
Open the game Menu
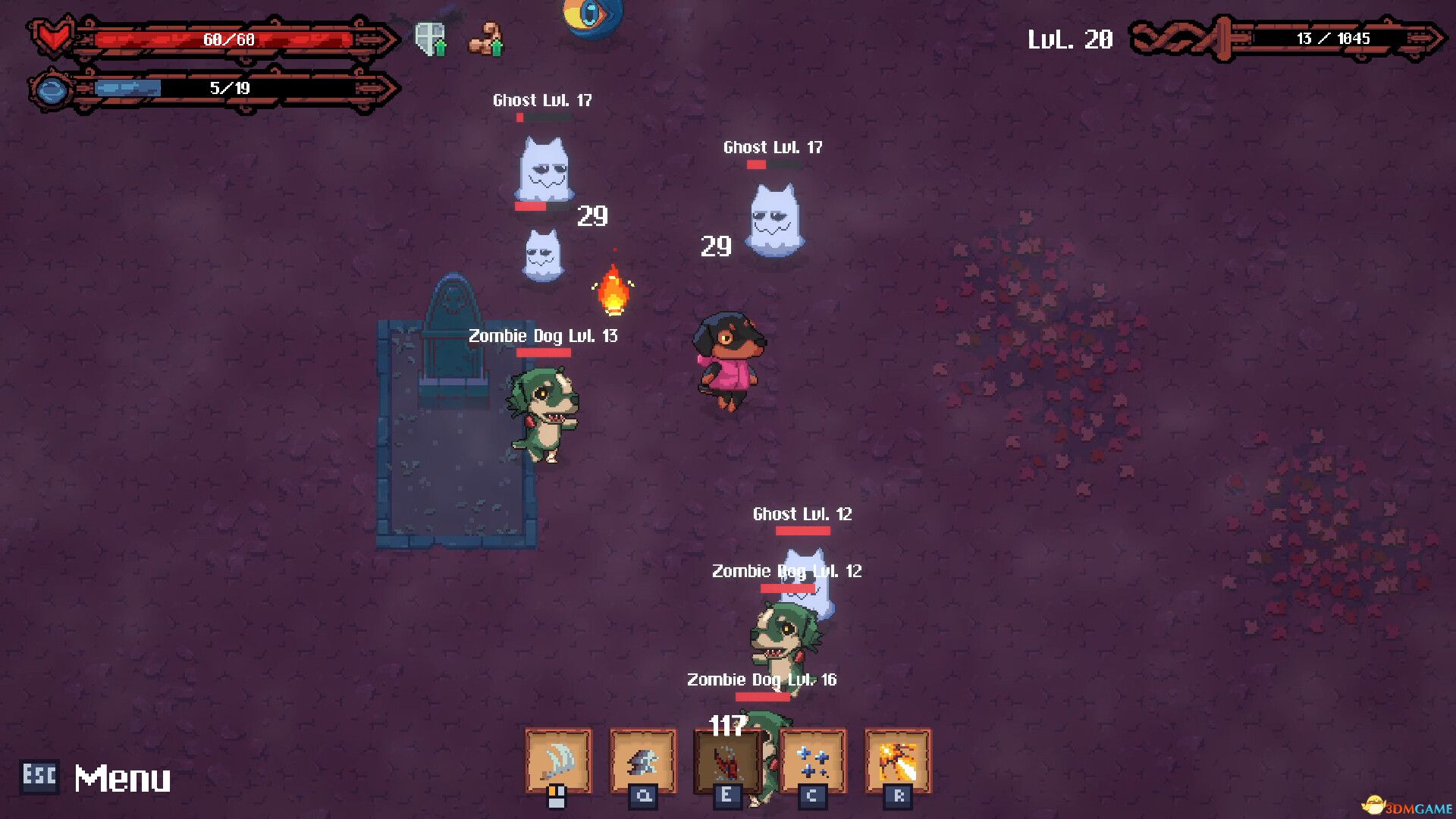click(123, 777)
